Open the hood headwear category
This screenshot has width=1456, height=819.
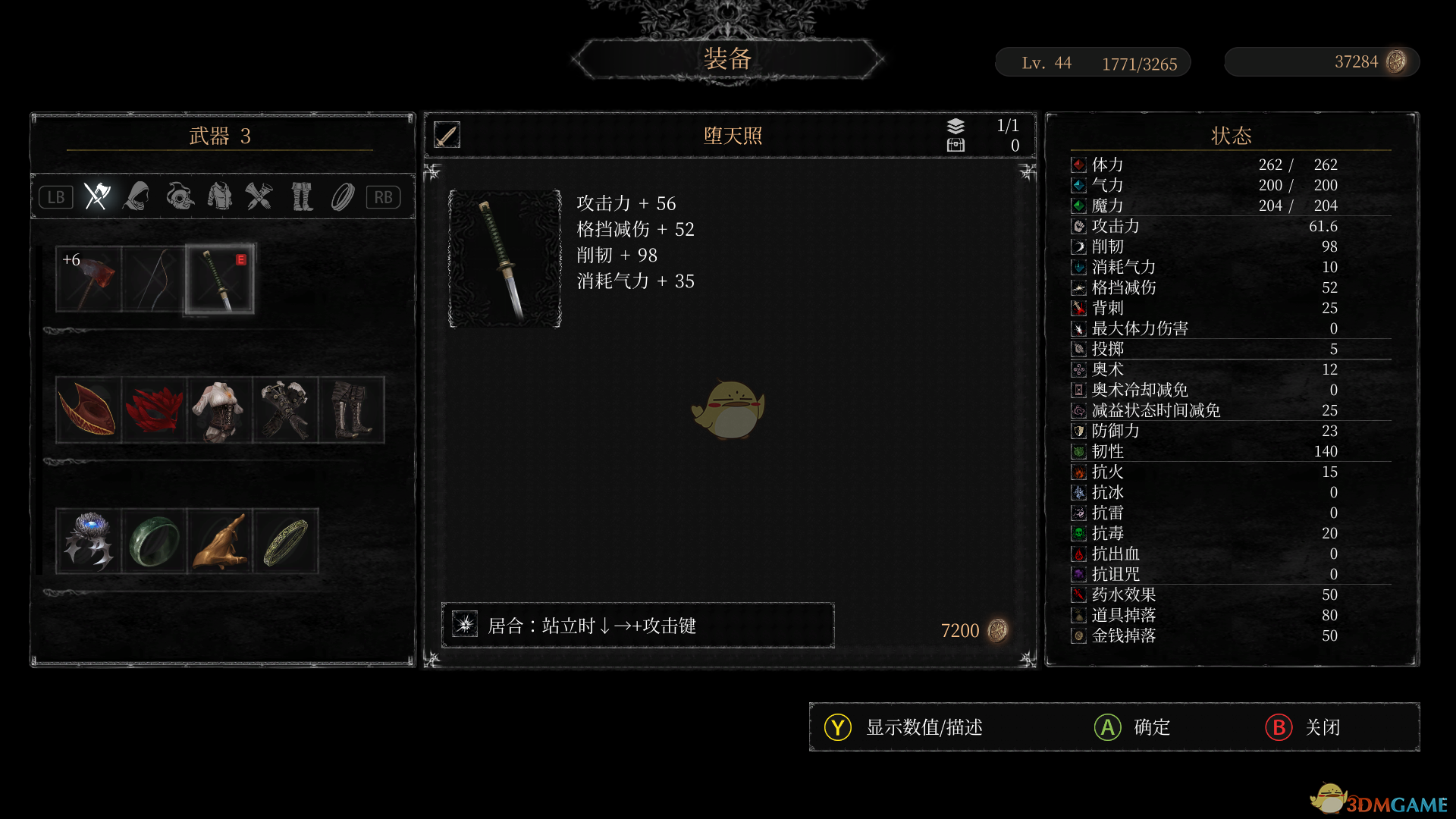point(137,196)
